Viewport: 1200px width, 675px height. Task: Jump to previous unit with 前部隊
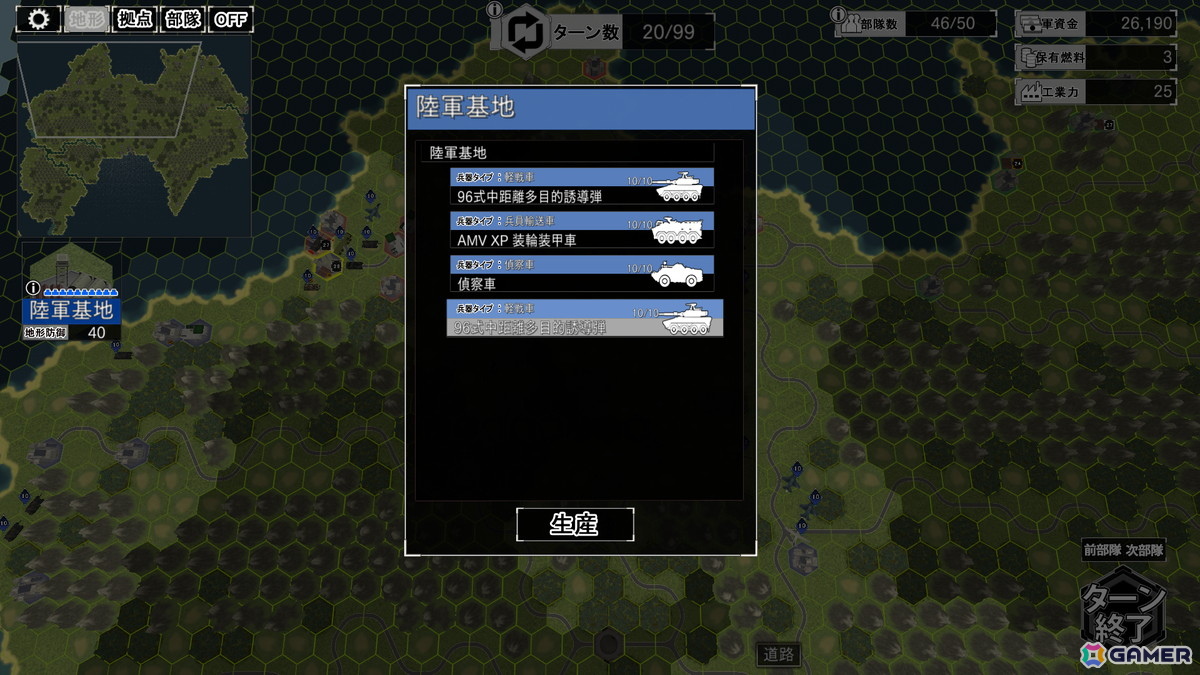tap(1103, 550)
